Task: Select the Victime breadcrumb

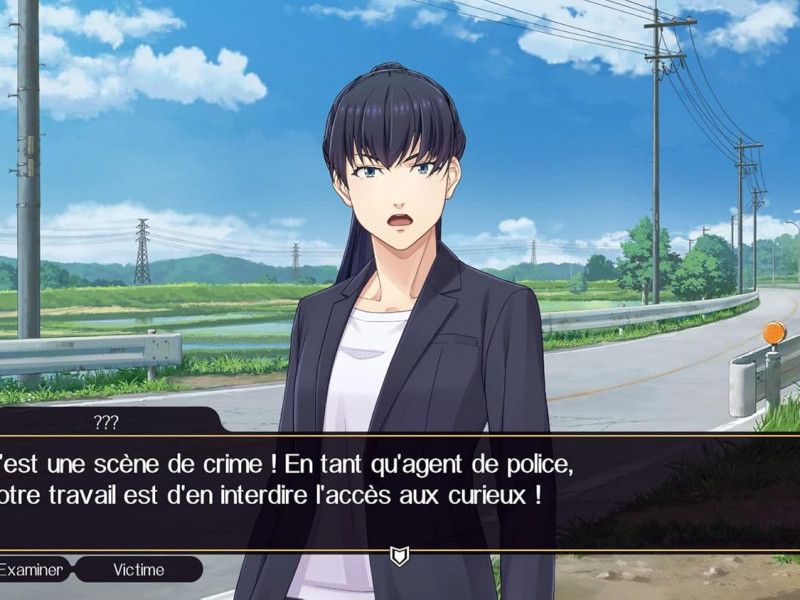Action: tap(139, 570)
